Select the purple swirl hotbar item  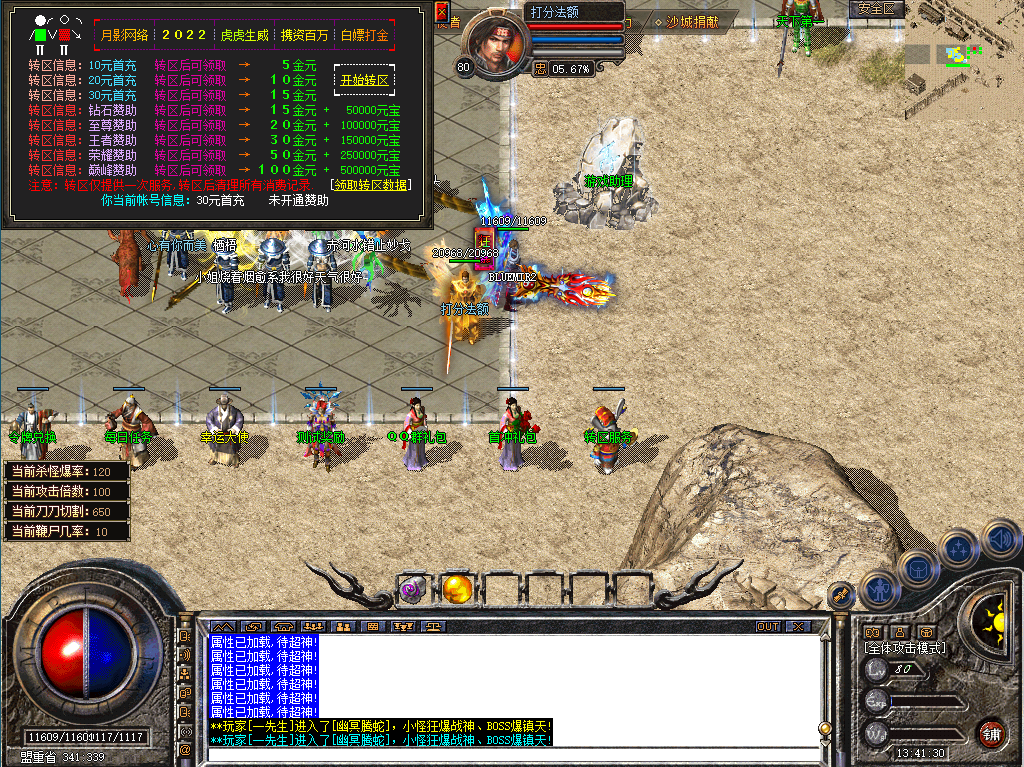click(x=414, y=589)
